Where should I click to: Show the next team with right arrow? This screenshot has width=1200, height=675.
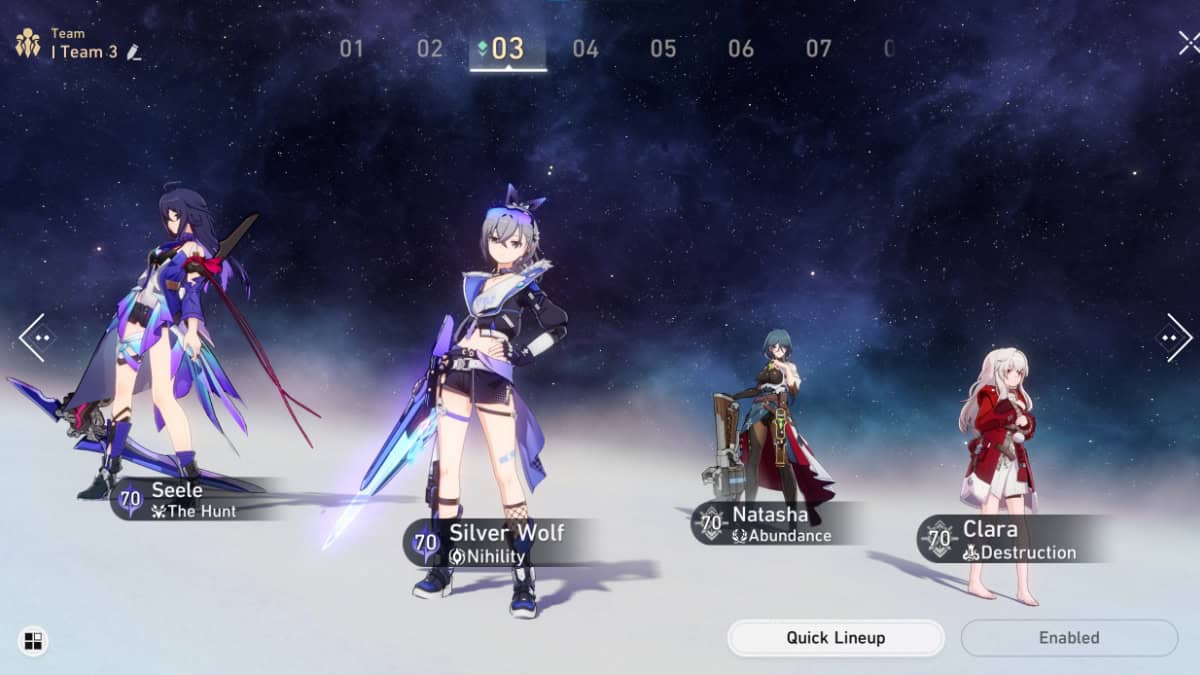tap(1173, 337)
